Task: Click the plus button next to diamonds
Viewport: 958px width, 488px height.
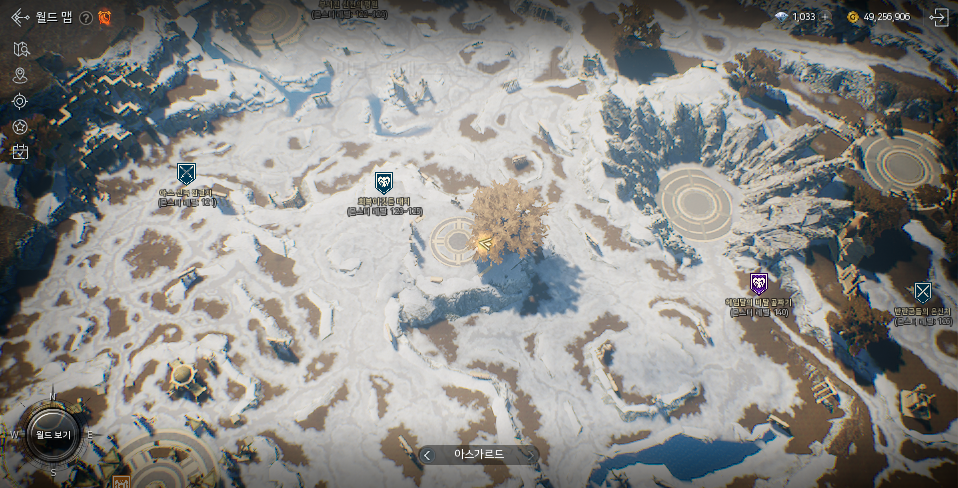Action: click(827, 17)
